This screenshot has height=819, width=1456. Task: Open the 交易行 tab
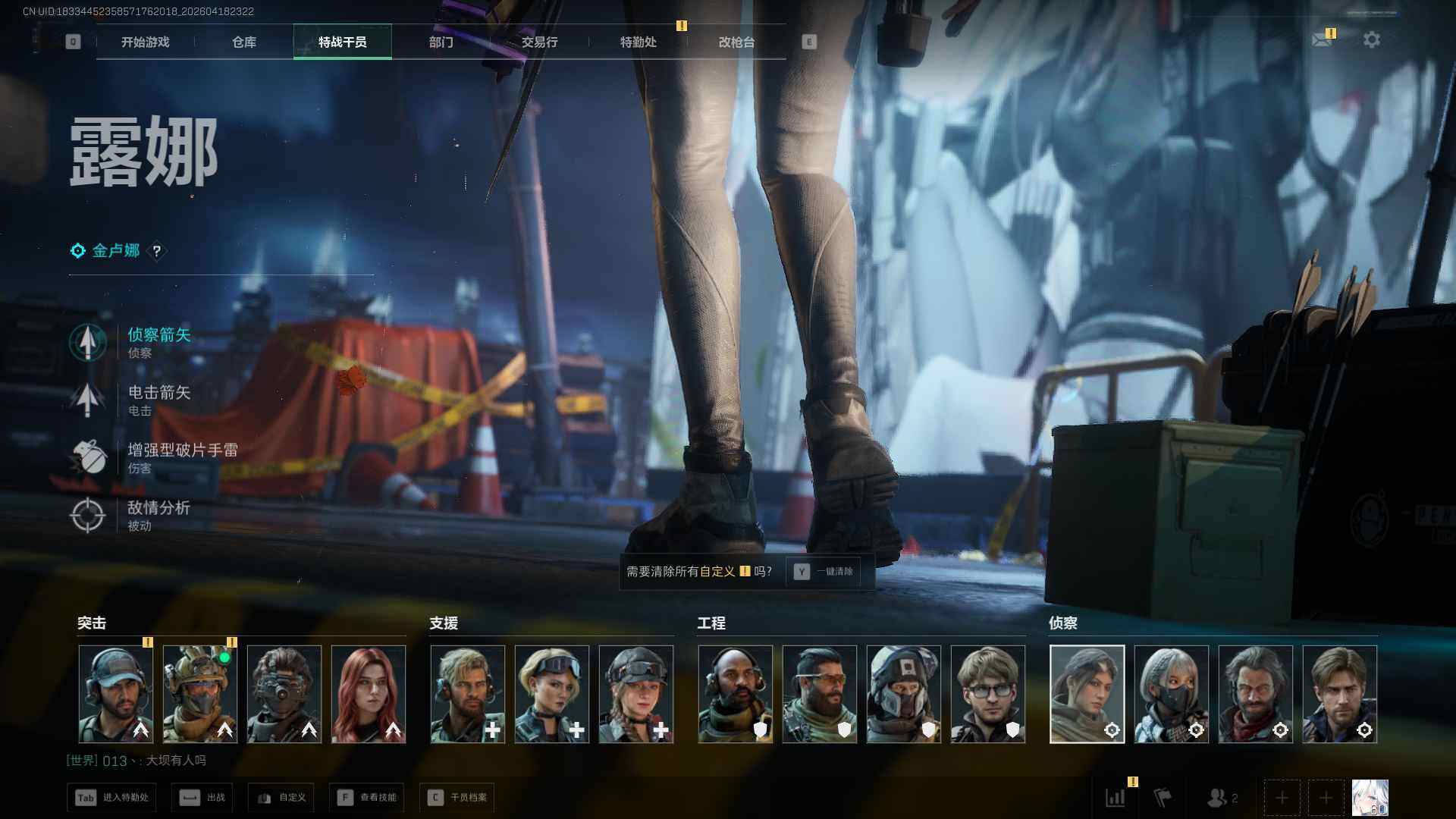[539, 42]
